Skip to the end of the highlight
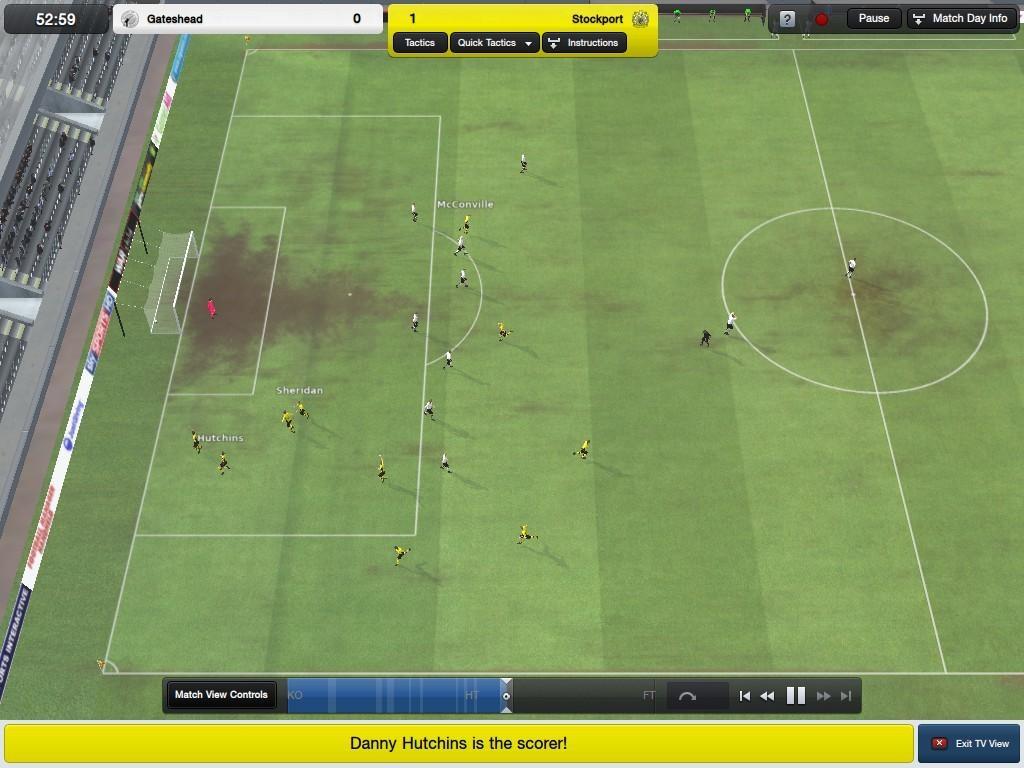 click(846, 696)
